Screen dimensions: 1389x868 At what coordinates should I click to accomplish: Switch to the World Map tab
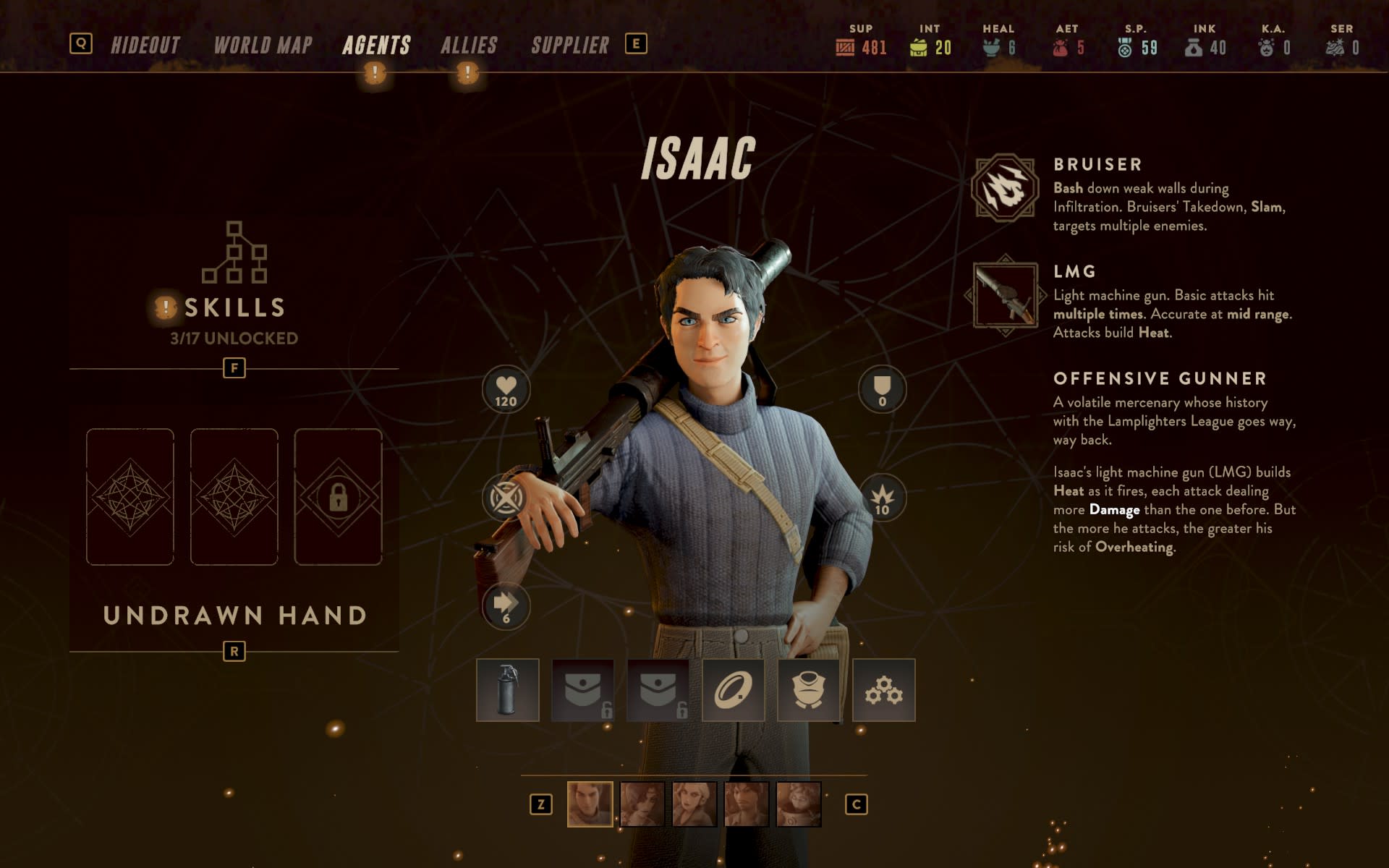click(x=263, y=46)
